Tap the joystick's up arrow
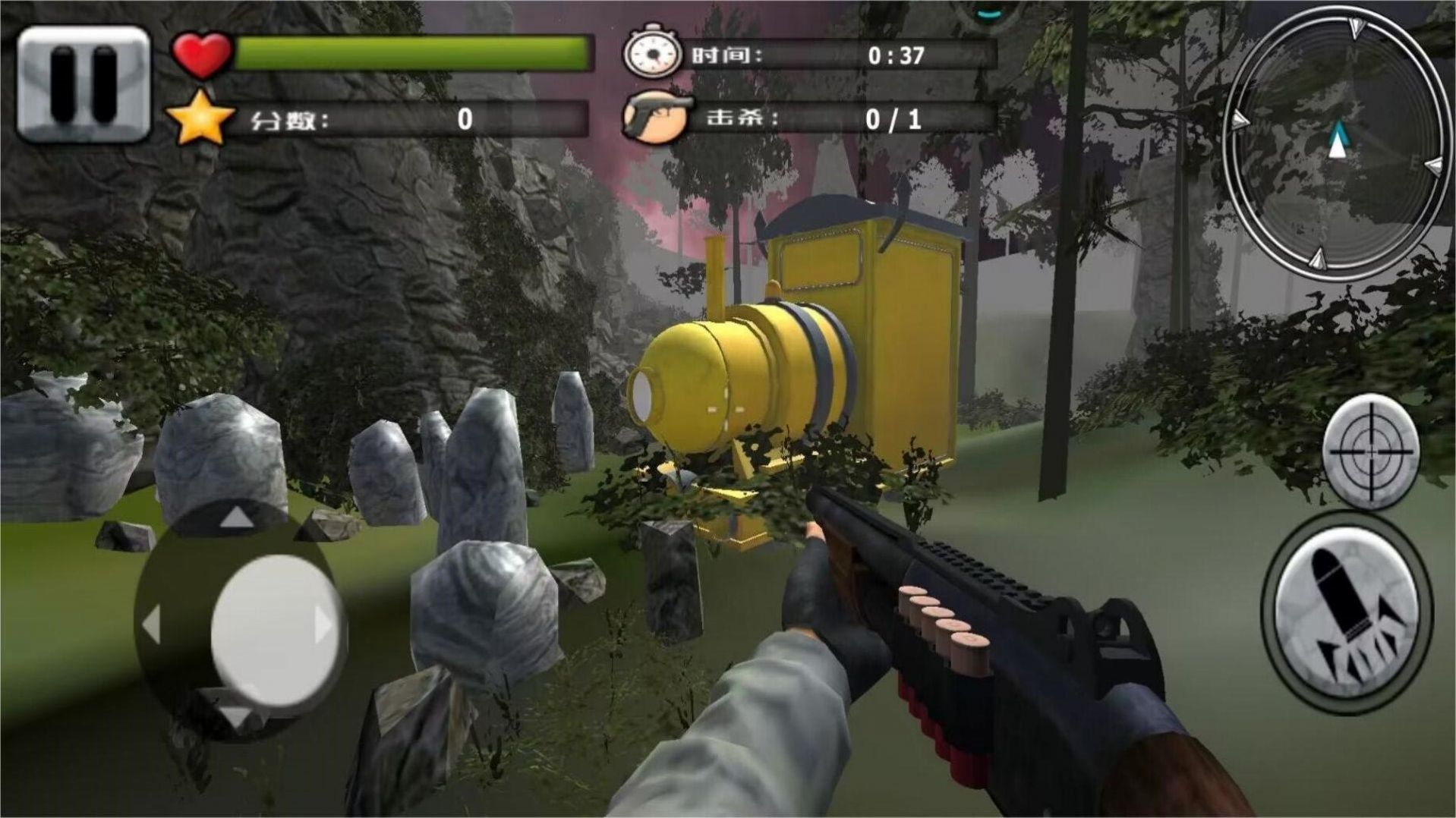 coord(237,518)
